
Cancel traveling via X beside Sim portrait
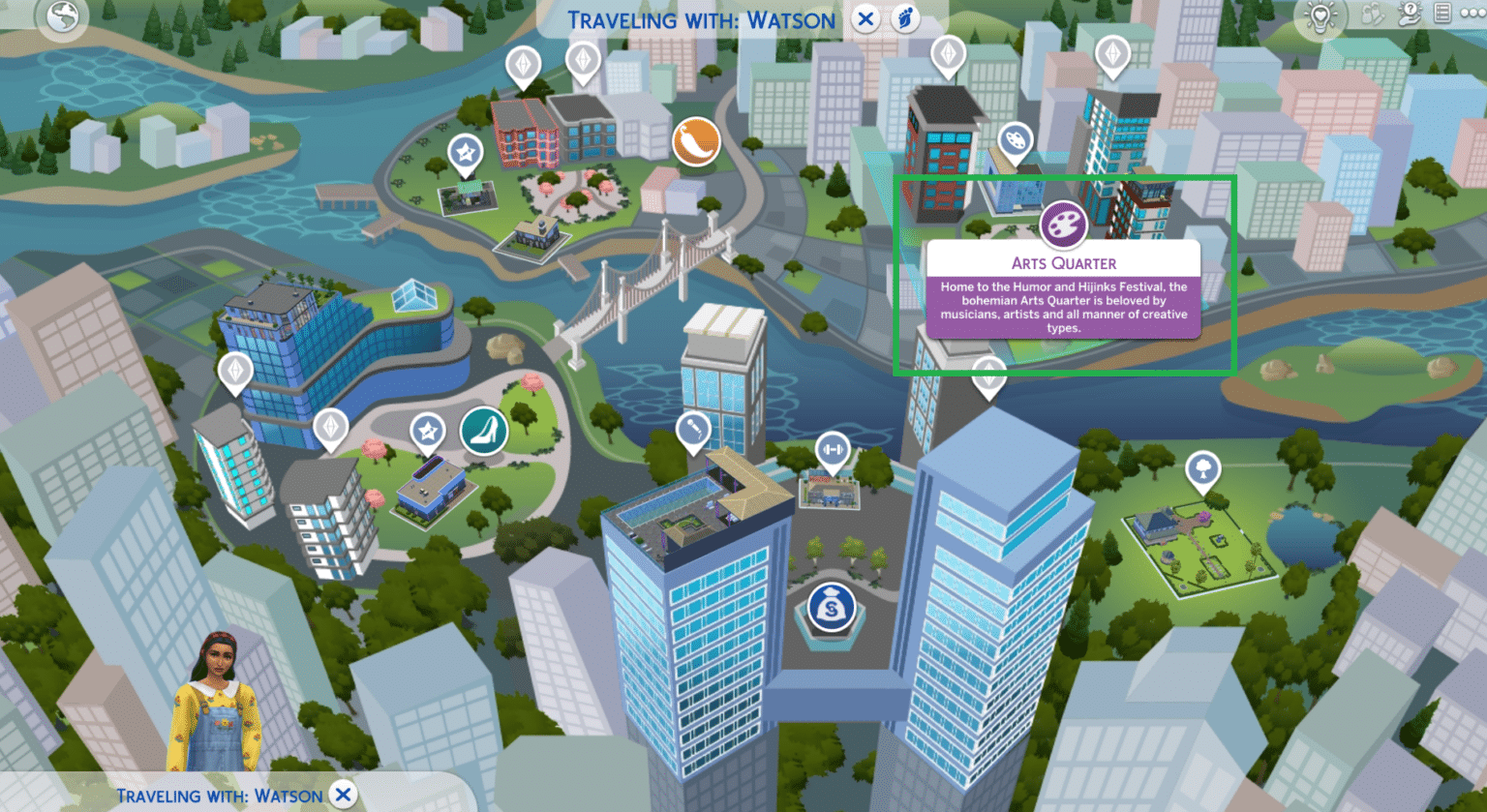(343, 795)
